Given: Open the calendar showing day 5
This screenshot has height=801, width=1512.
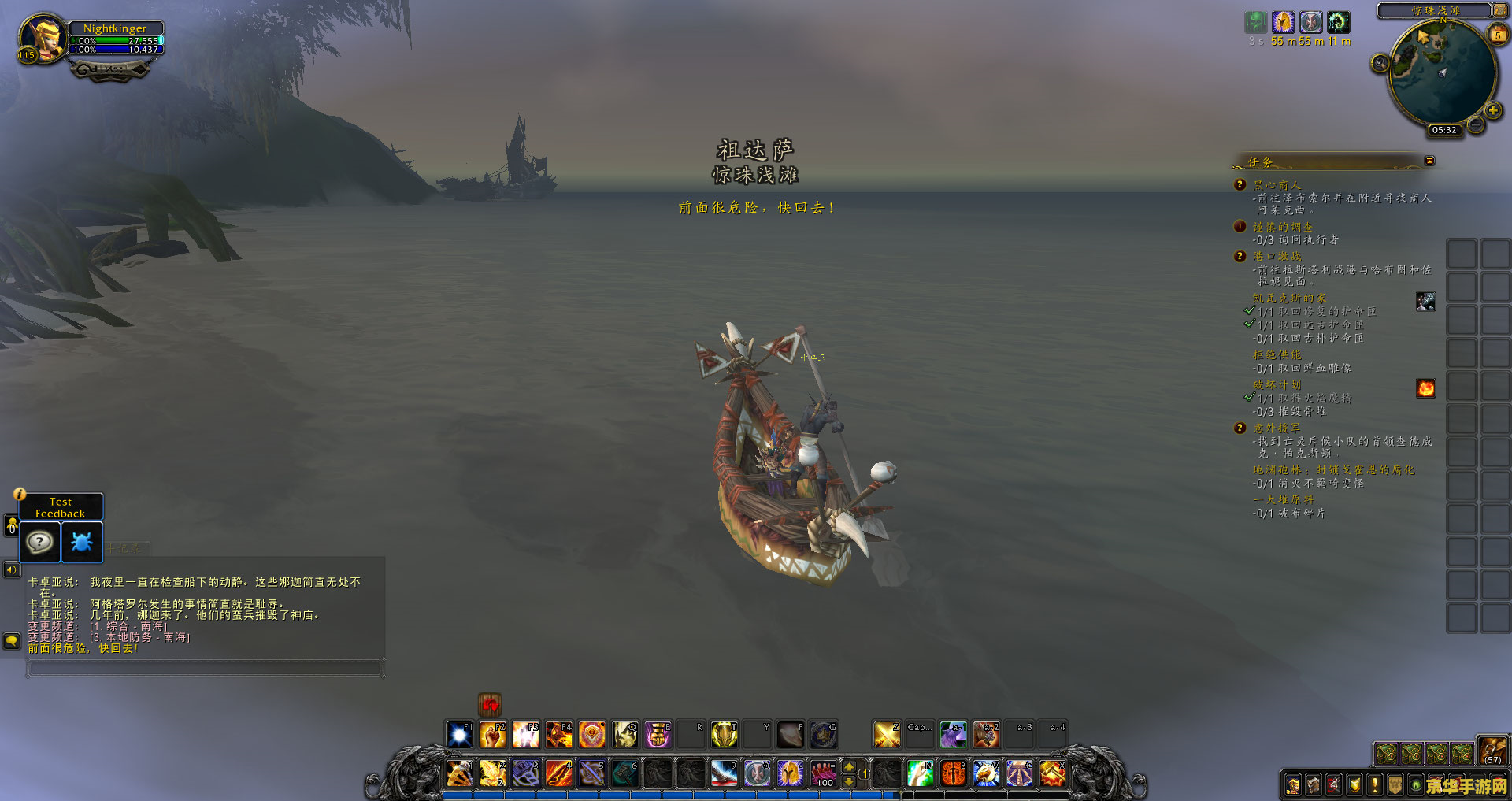Looking at the screenshot, I should [1498, 35].
